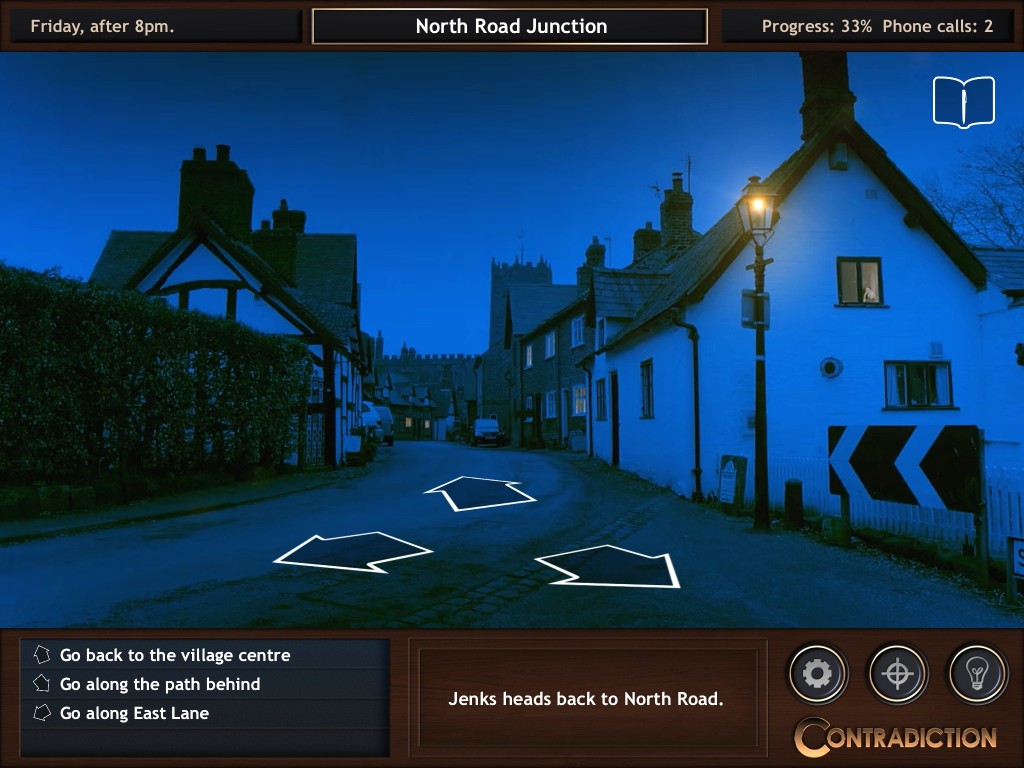Click the forward navigation arrow up the road
The height and width of the screenshot is (768, 1024).
point(480,492)
